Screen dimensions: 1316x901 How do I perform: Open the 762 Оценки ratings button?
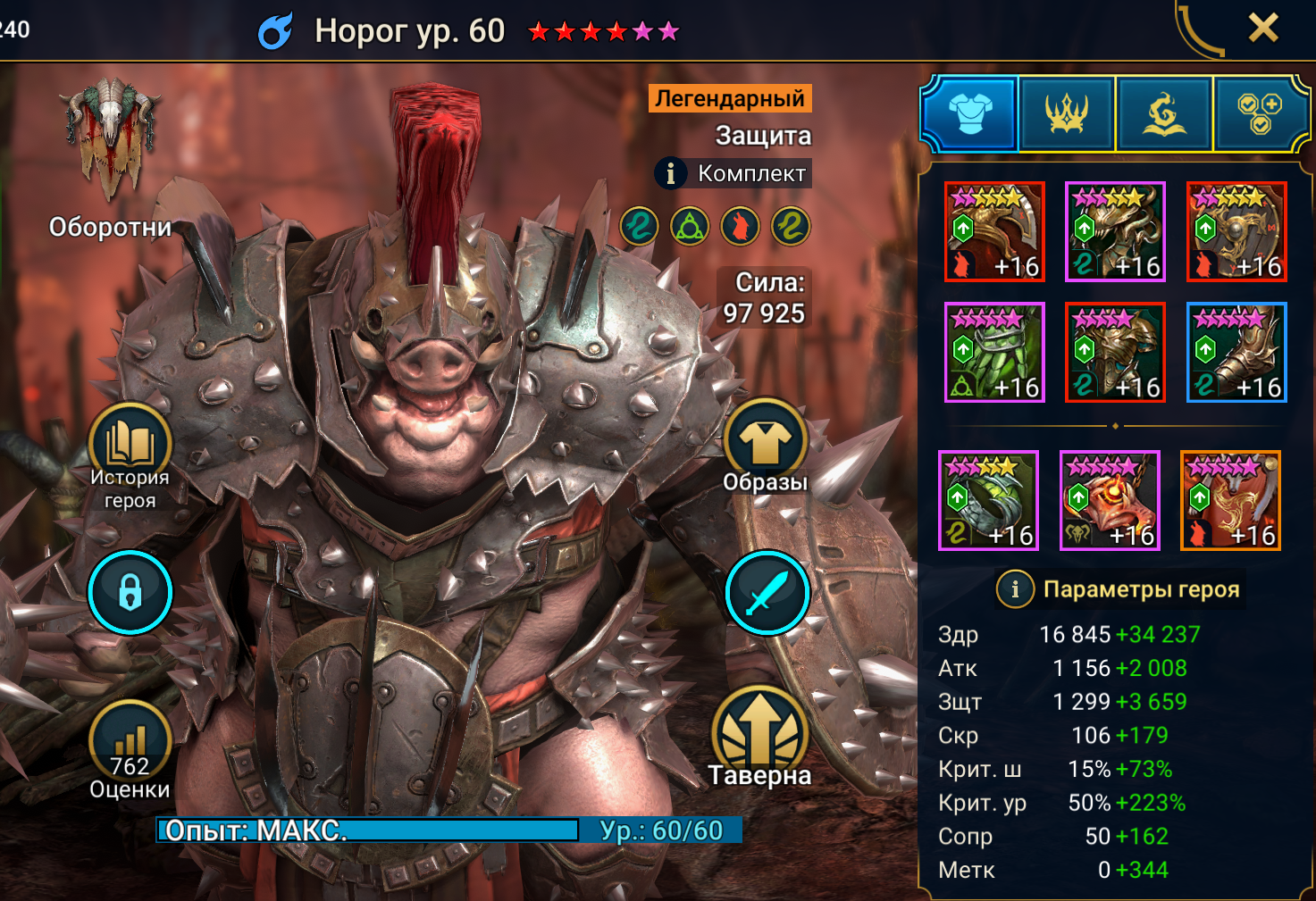click(x=130, y=748)
